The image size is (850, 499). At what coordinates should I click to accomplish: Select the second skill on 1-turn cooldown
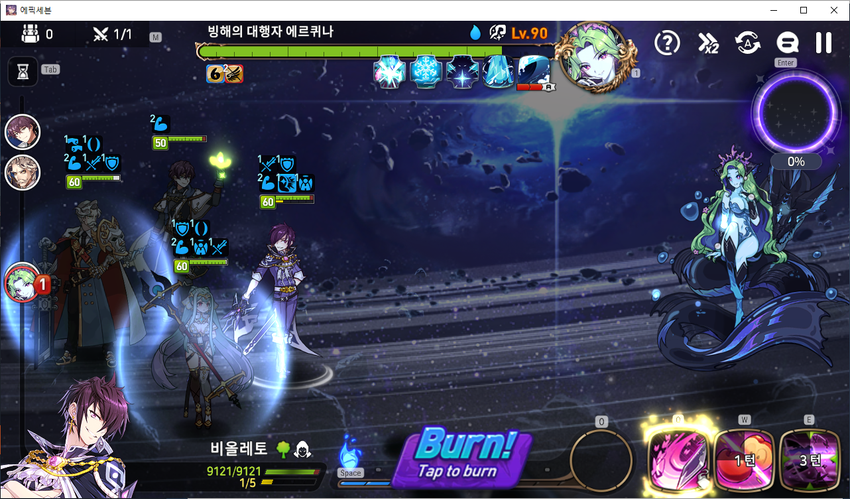point(743,460)
